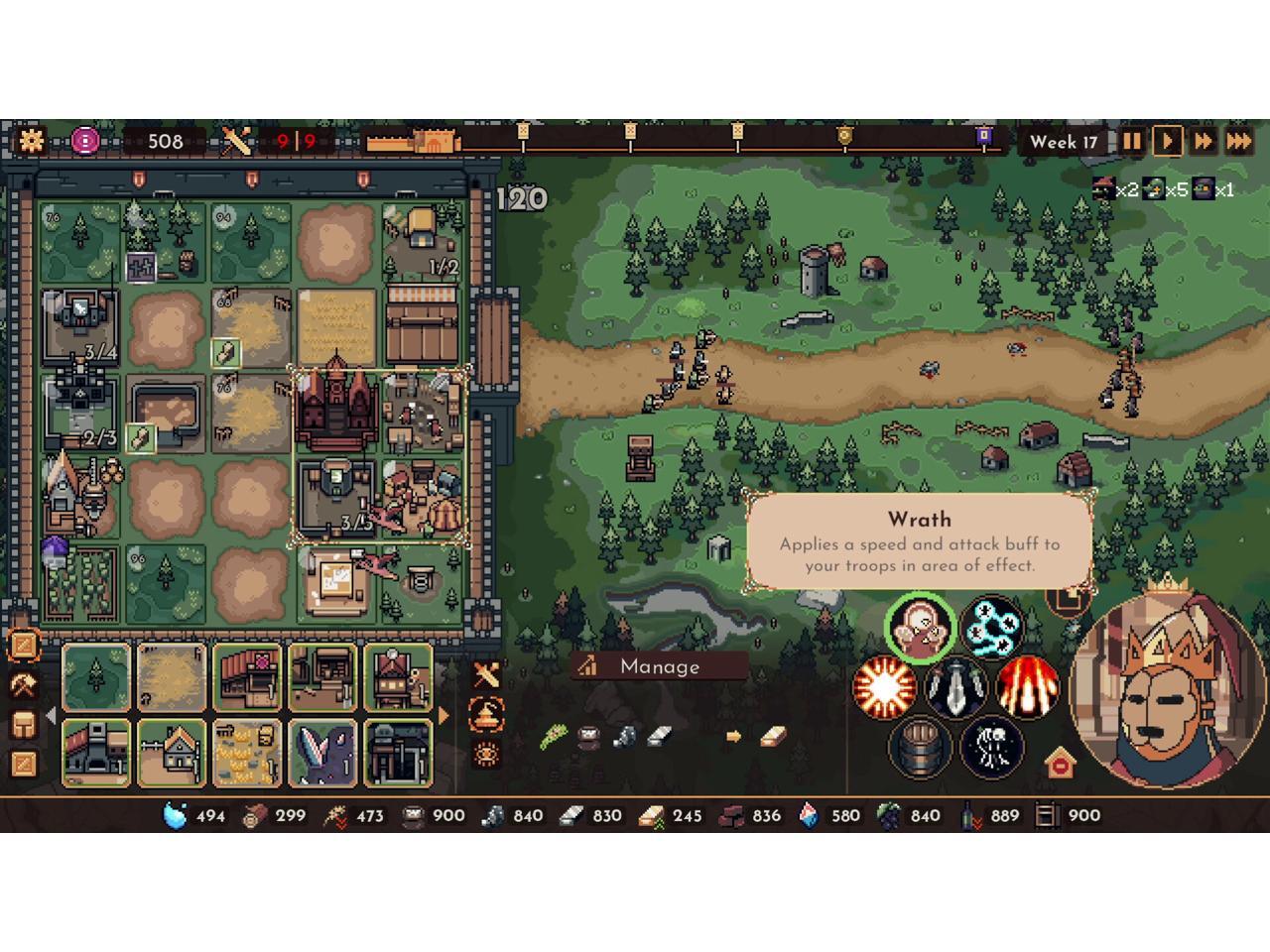1270x952 pixels.
Task: Use the sword and daggers ability
Action: tap(955, 687)
